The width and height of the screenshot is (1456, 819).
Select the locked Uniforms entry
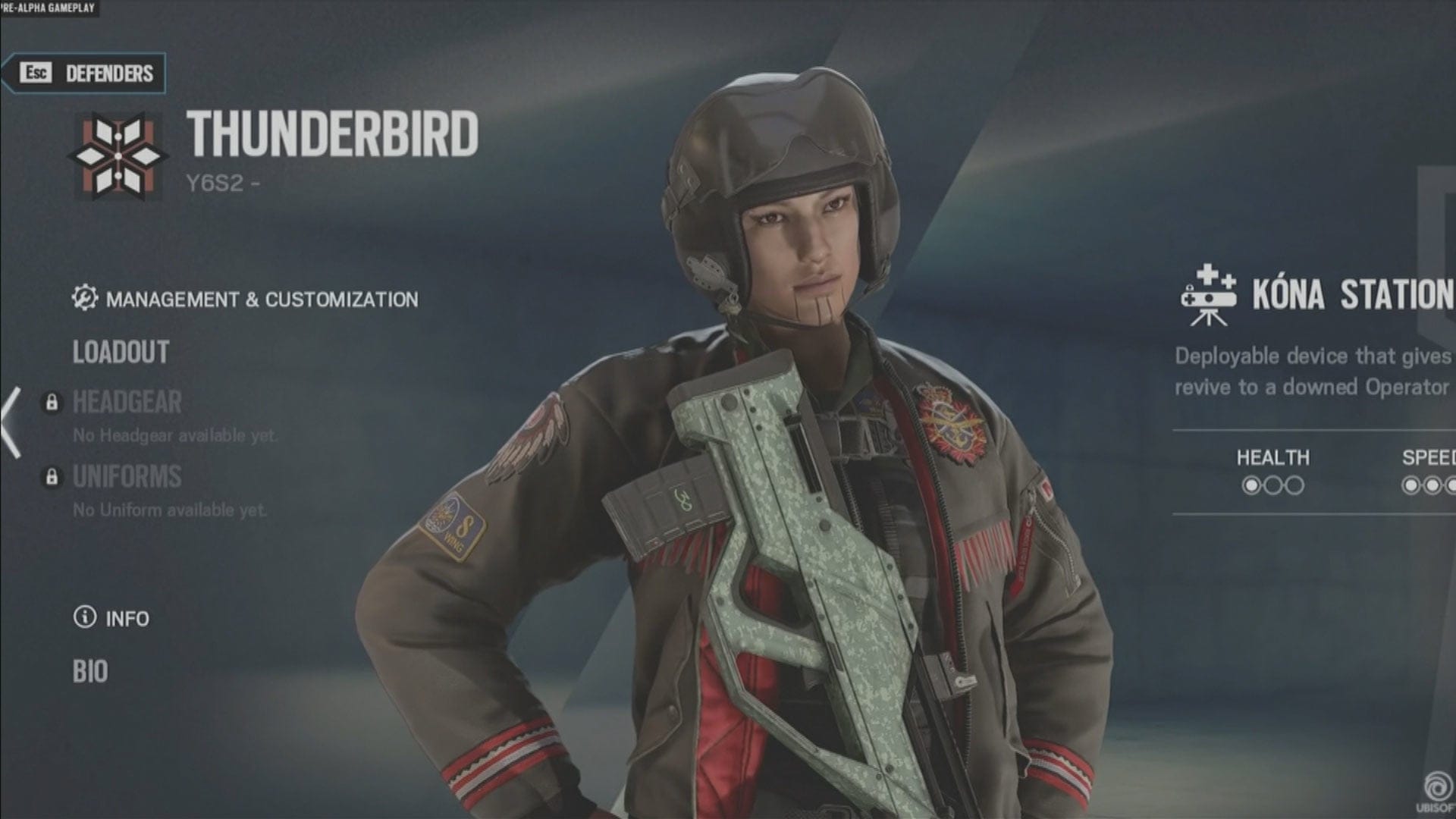pos(127,477)
